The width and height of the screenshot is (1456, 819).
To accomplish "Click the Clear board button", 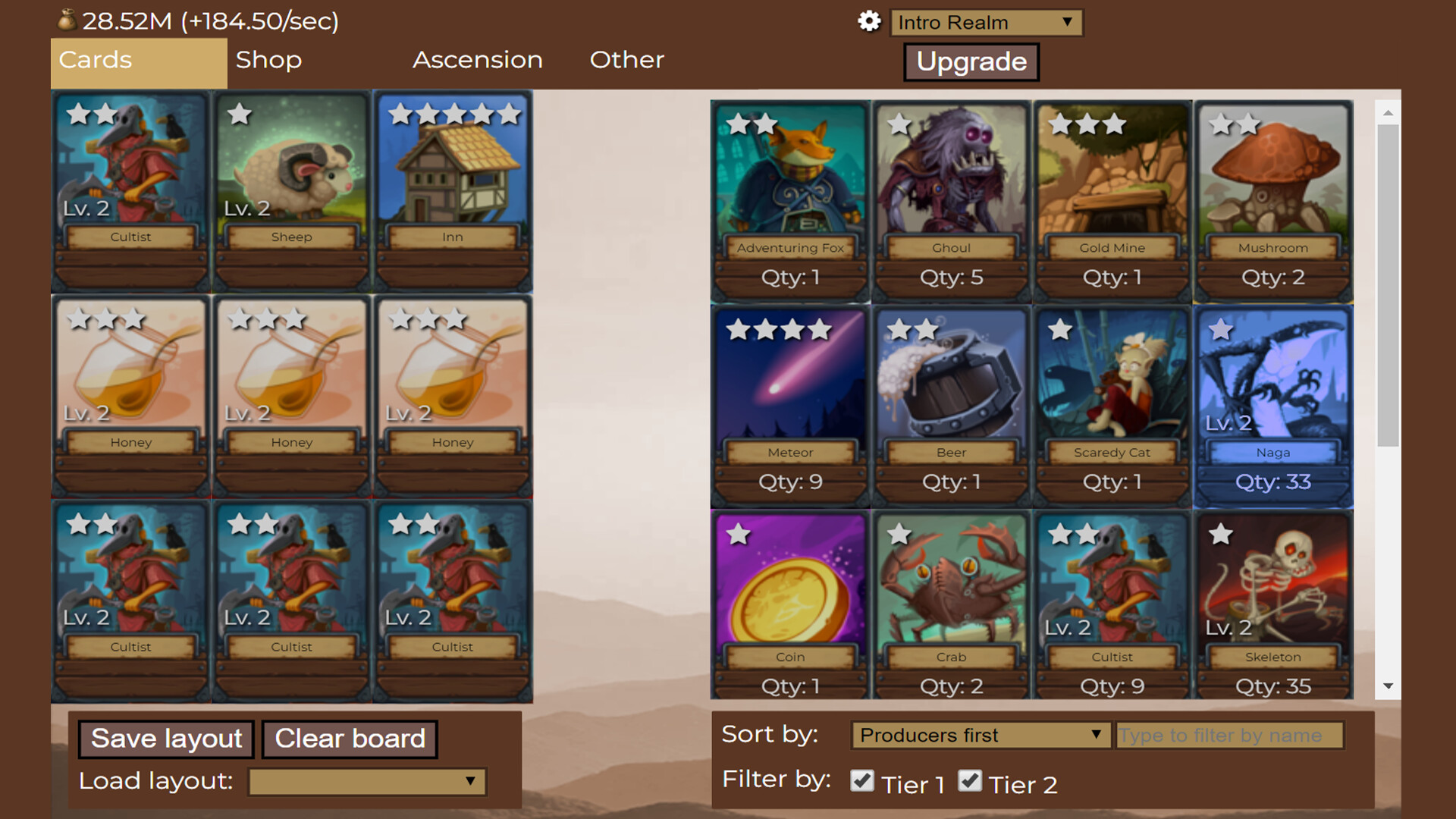I will (x=350, y=739).
